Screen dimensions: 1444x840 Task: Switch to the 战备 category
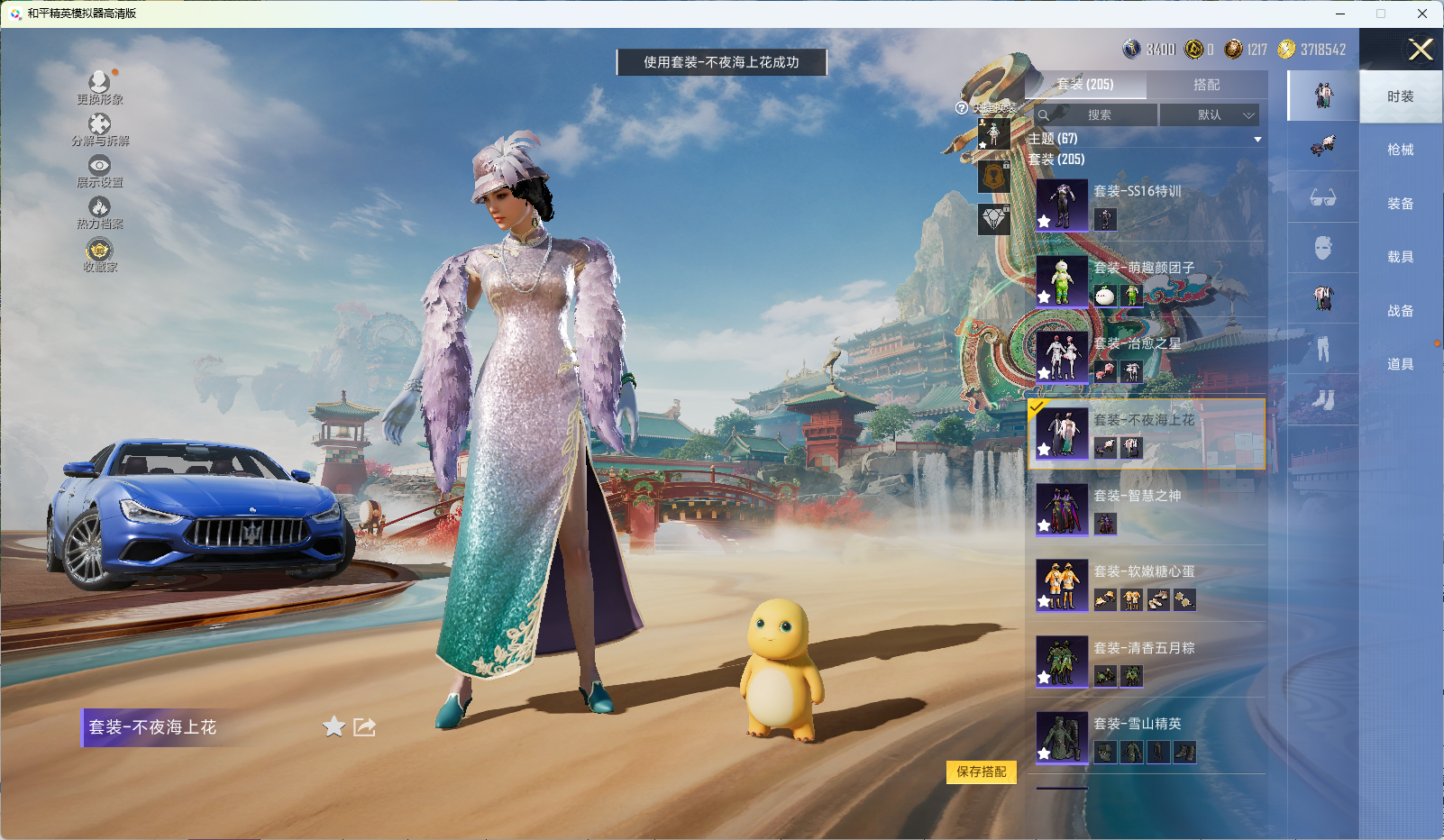click(1400, 311)
